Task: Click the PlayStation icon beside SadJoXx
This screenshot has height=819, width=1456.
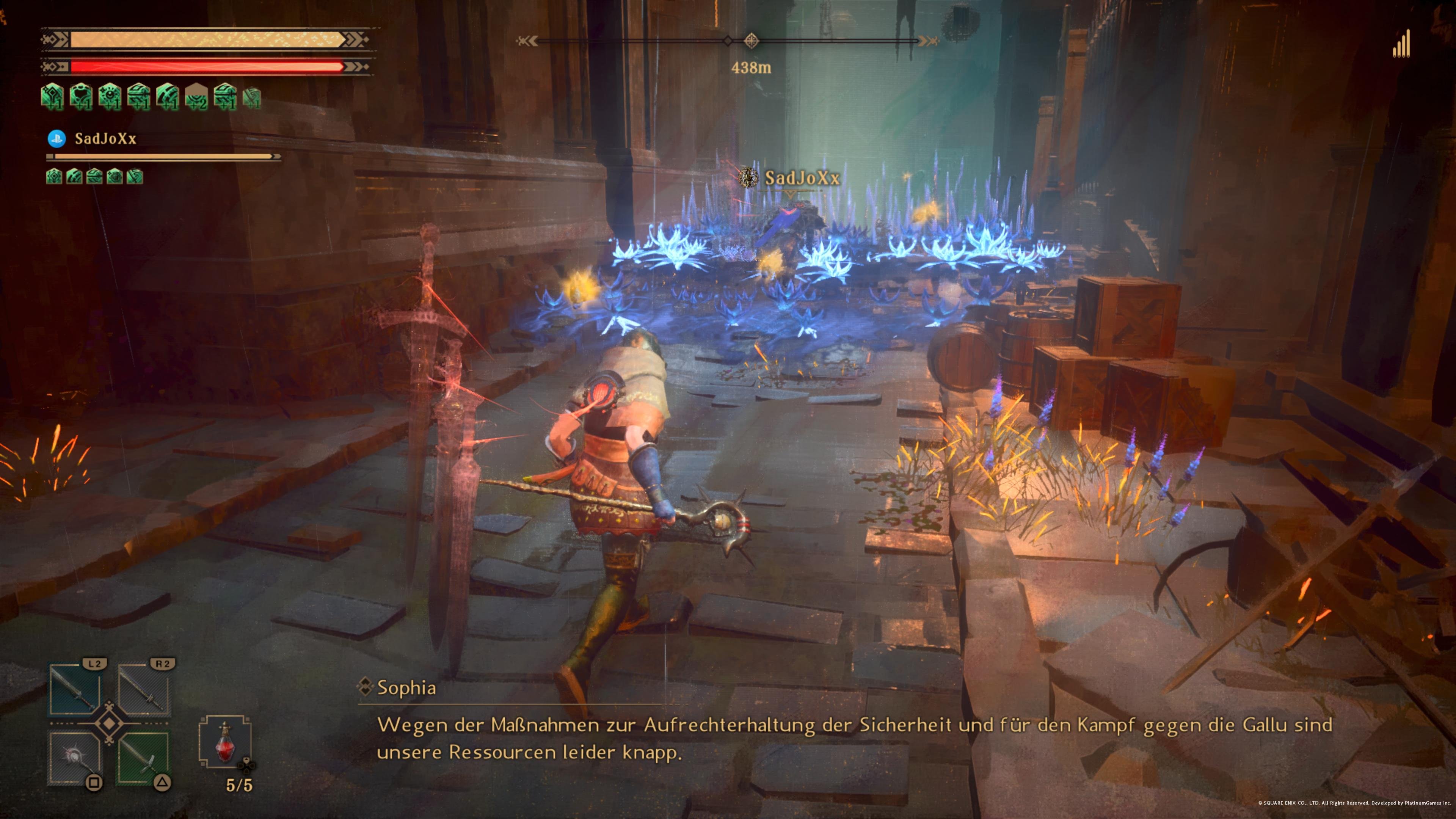Action: coord(56,138)
